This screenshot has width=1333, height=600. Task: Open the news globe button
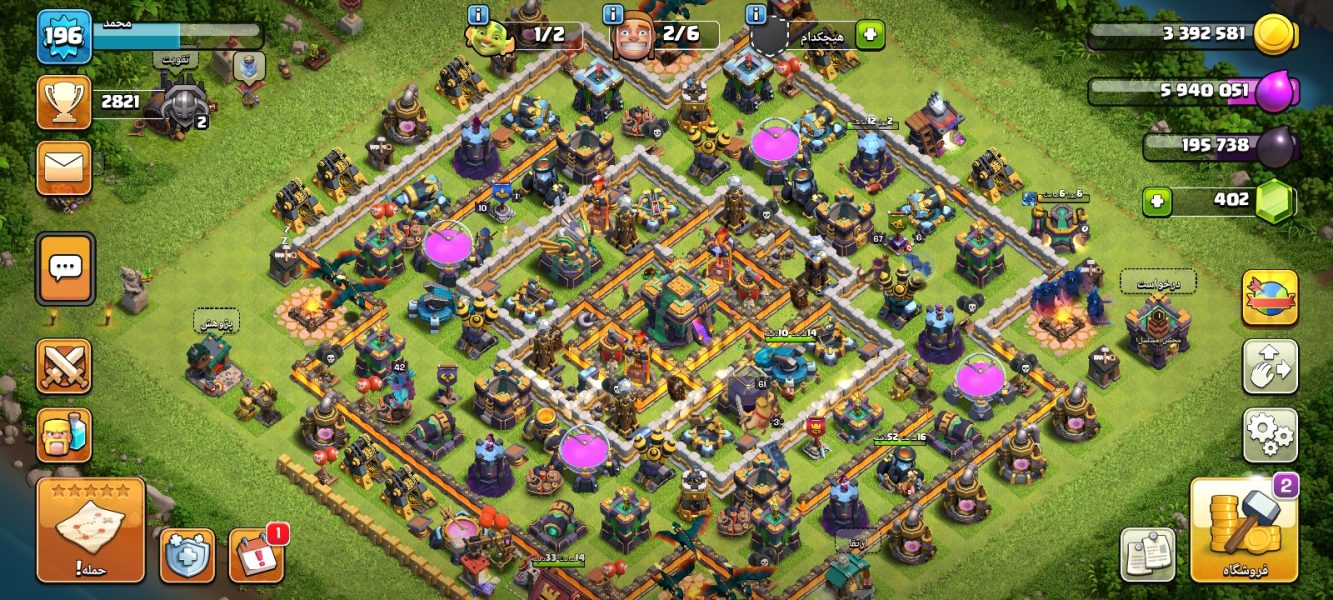pos(1270,297)
